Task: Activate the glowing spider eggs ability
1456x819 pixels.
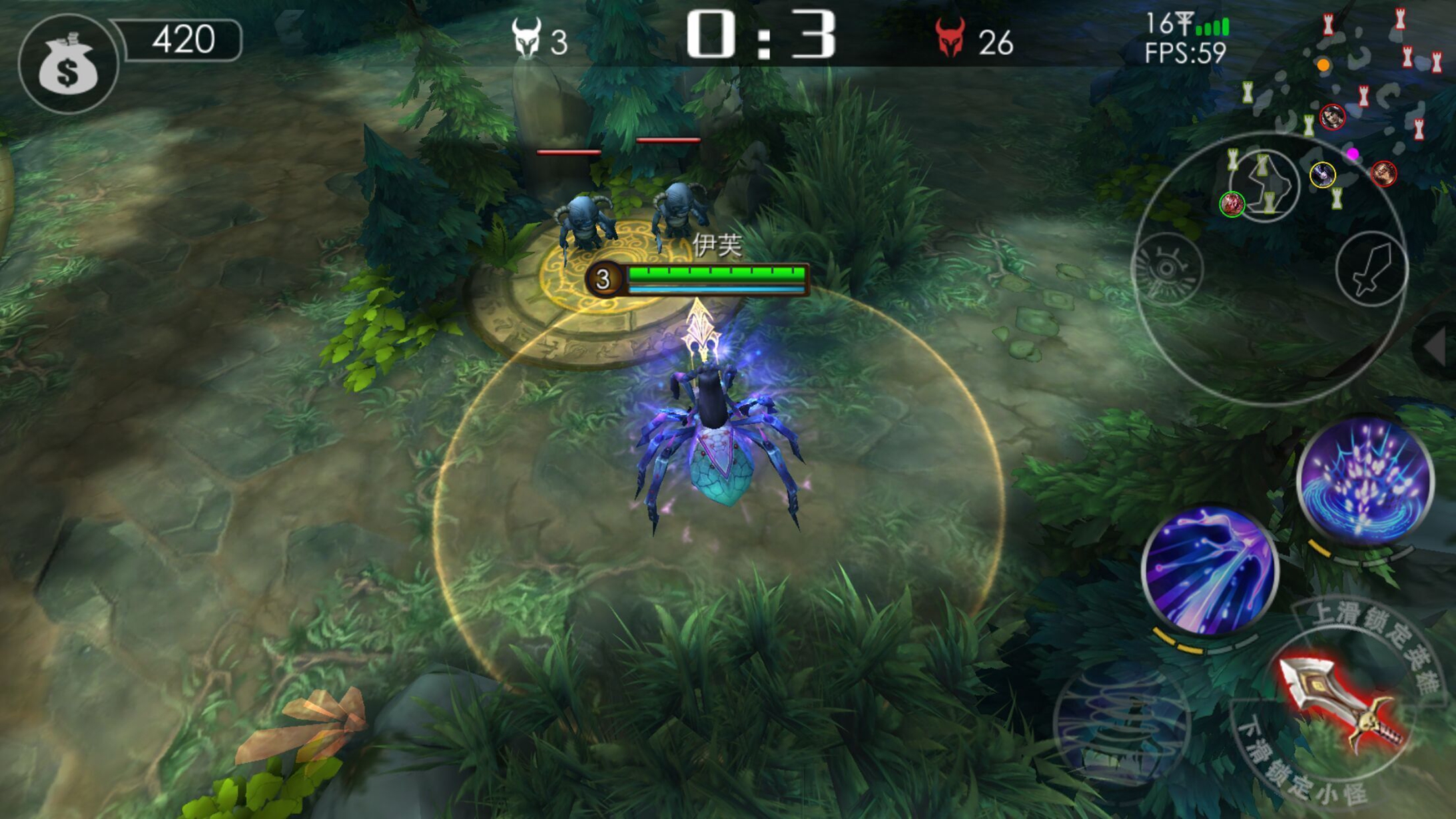Action: click(x=1365, y=480)
